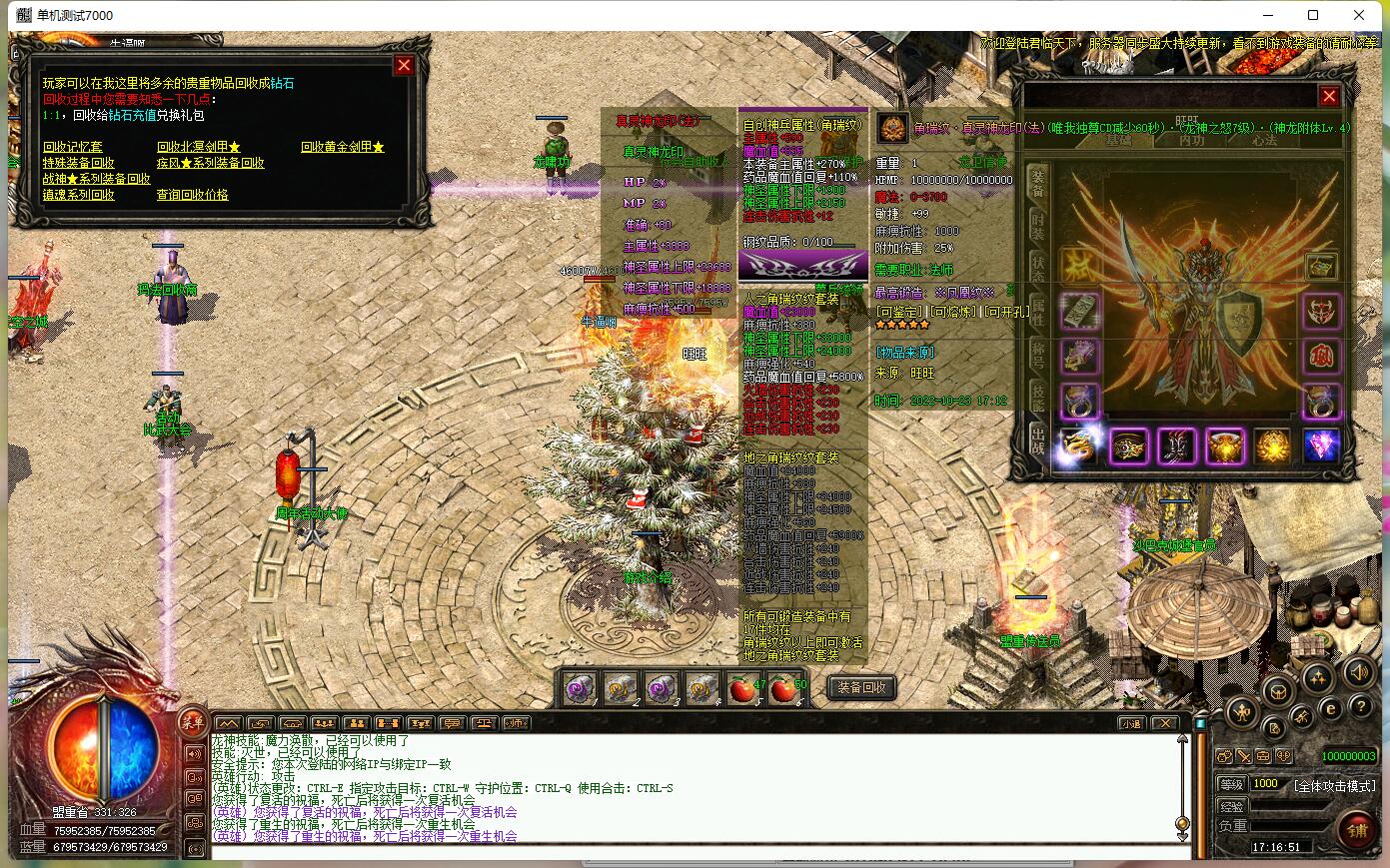1390x868 pixels.
Task: Click the 小退 logout button
Action: 1131,723
